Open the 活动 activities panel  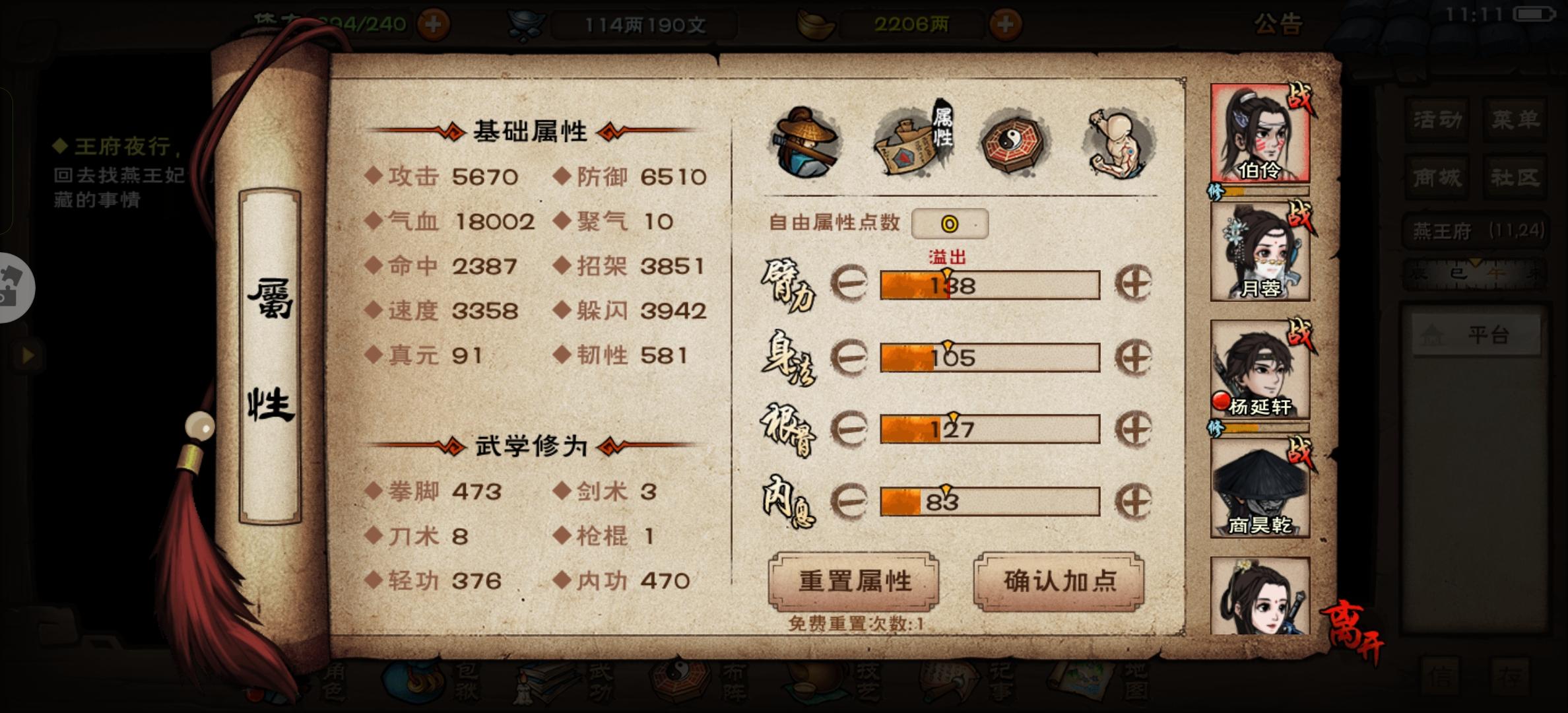click(x=1437, y=120)
